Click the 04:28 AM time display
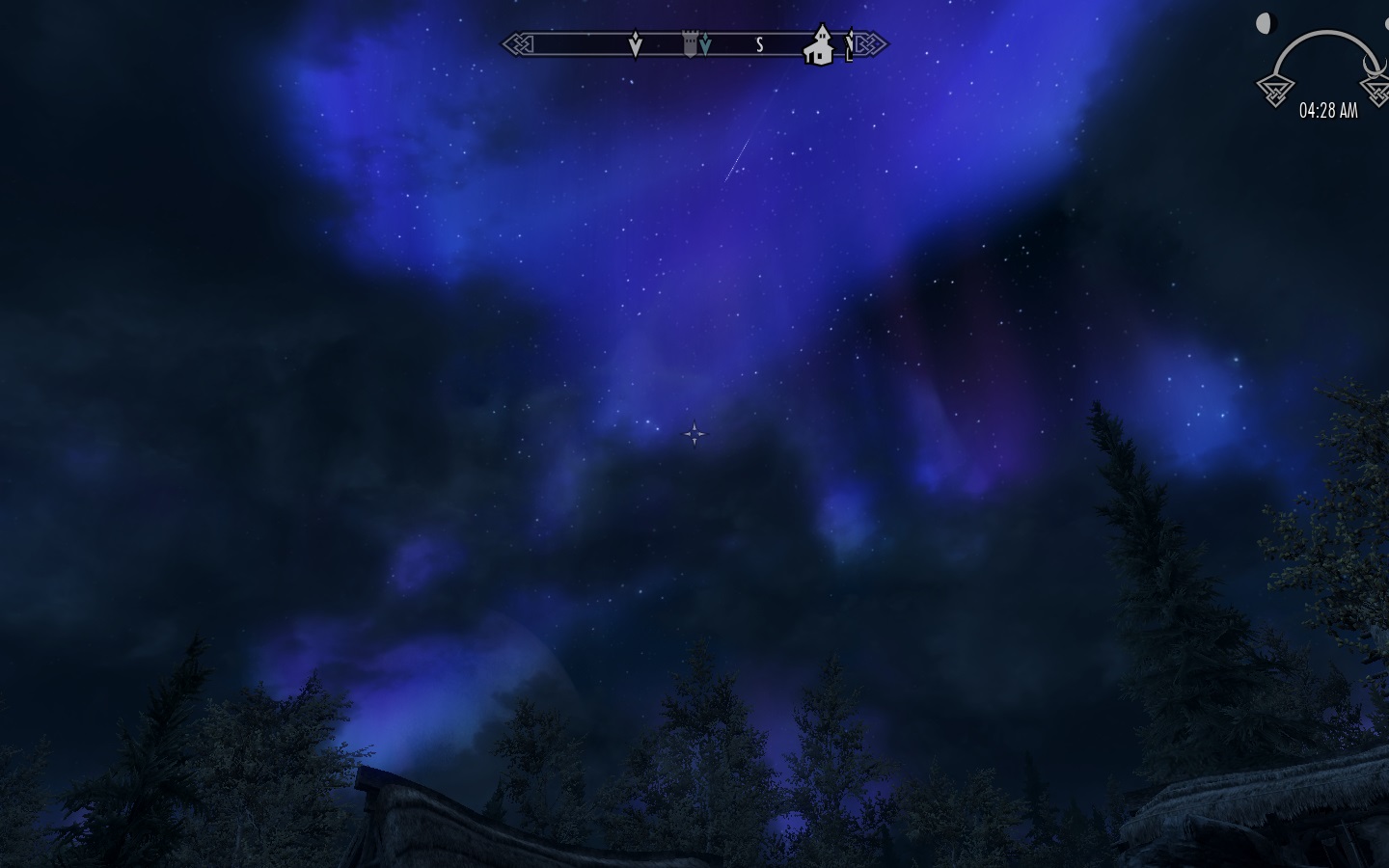Screen dimensions: 1389x868 pos(1331,111)
